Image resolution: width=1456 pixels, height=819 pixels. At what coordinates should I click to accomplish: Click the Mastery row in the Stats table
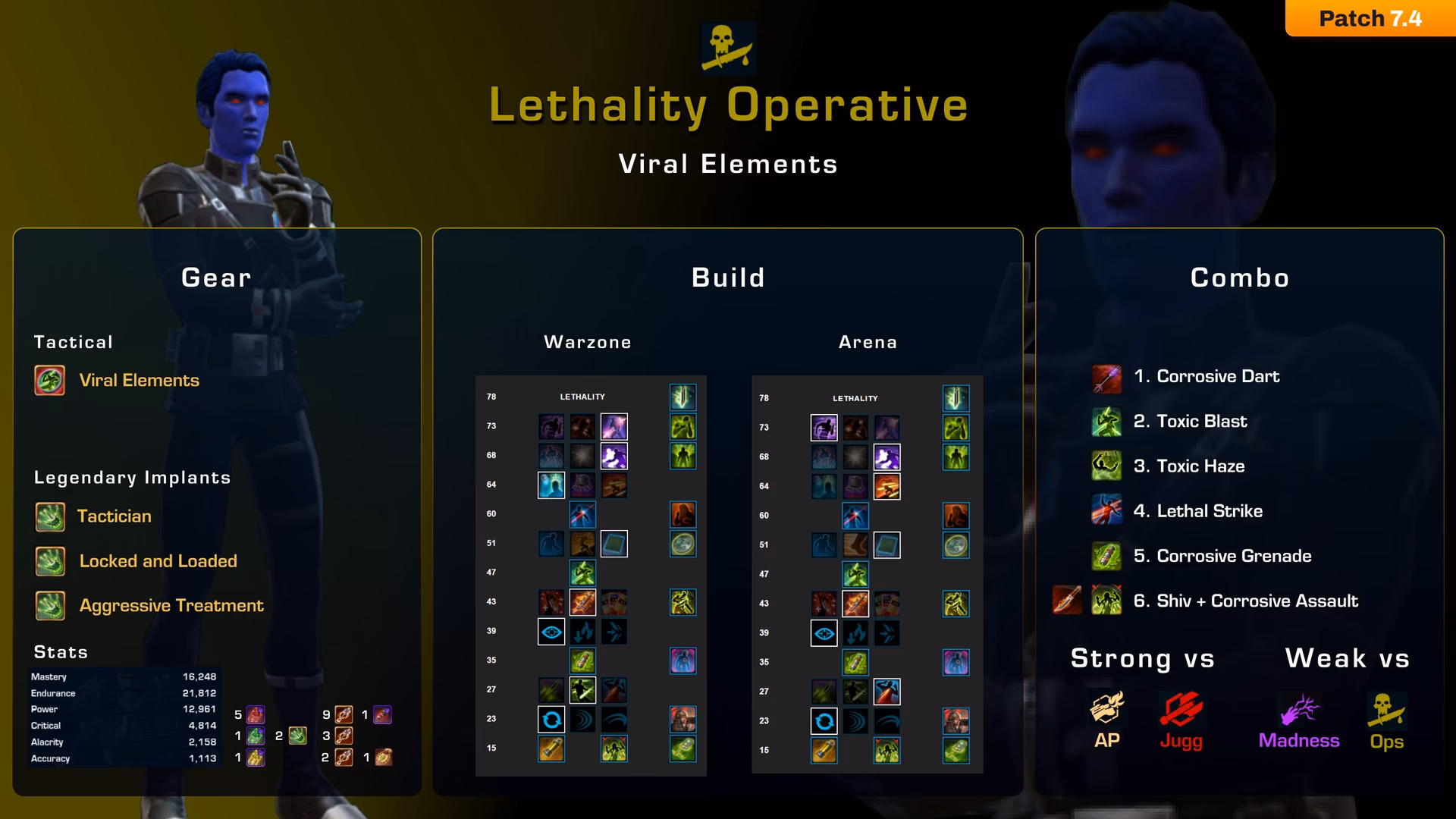(121, 676)
